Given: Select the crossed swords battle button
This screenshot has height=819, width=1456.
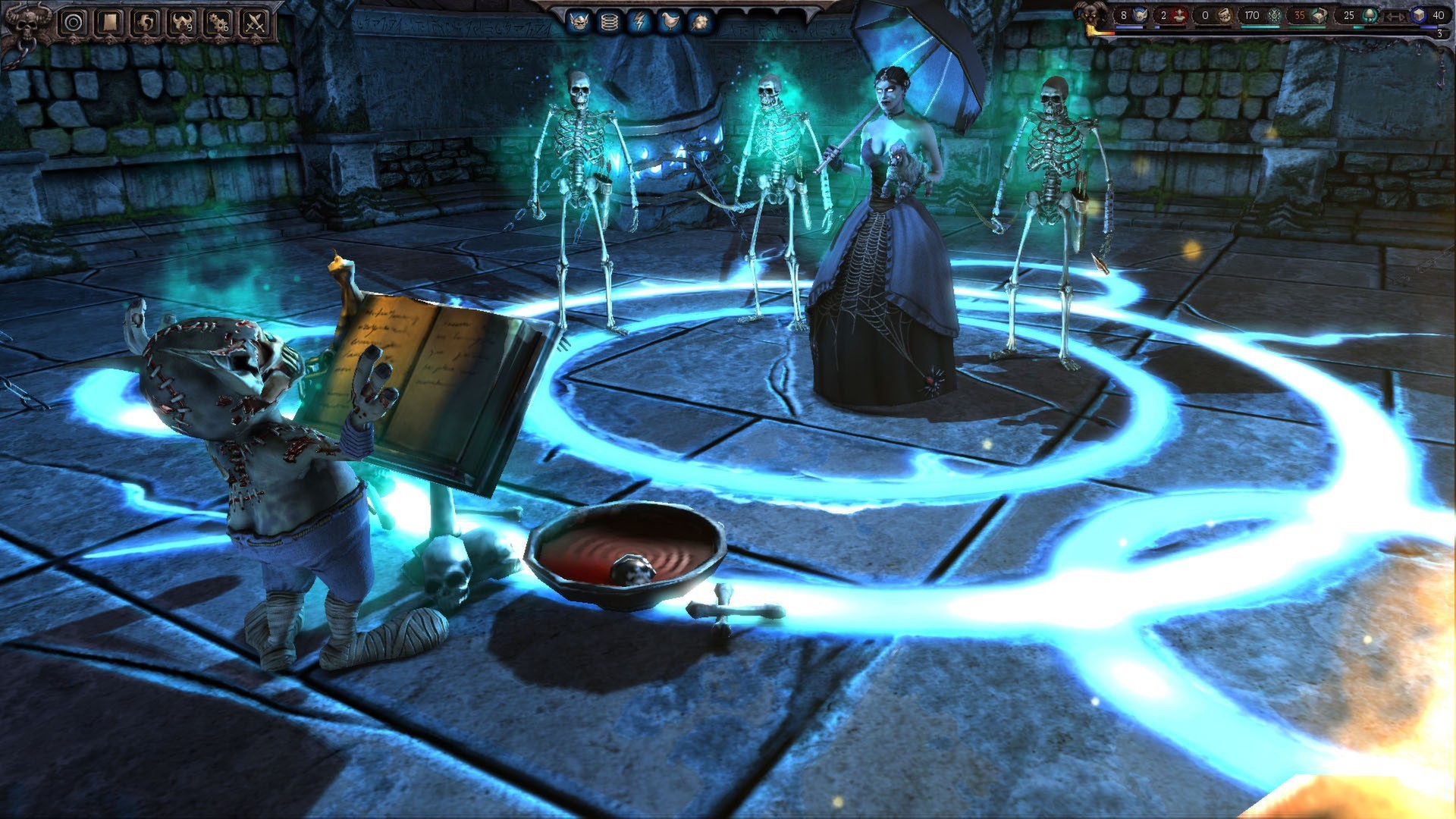Looking at the screenshot, I should tap(256, 23).
